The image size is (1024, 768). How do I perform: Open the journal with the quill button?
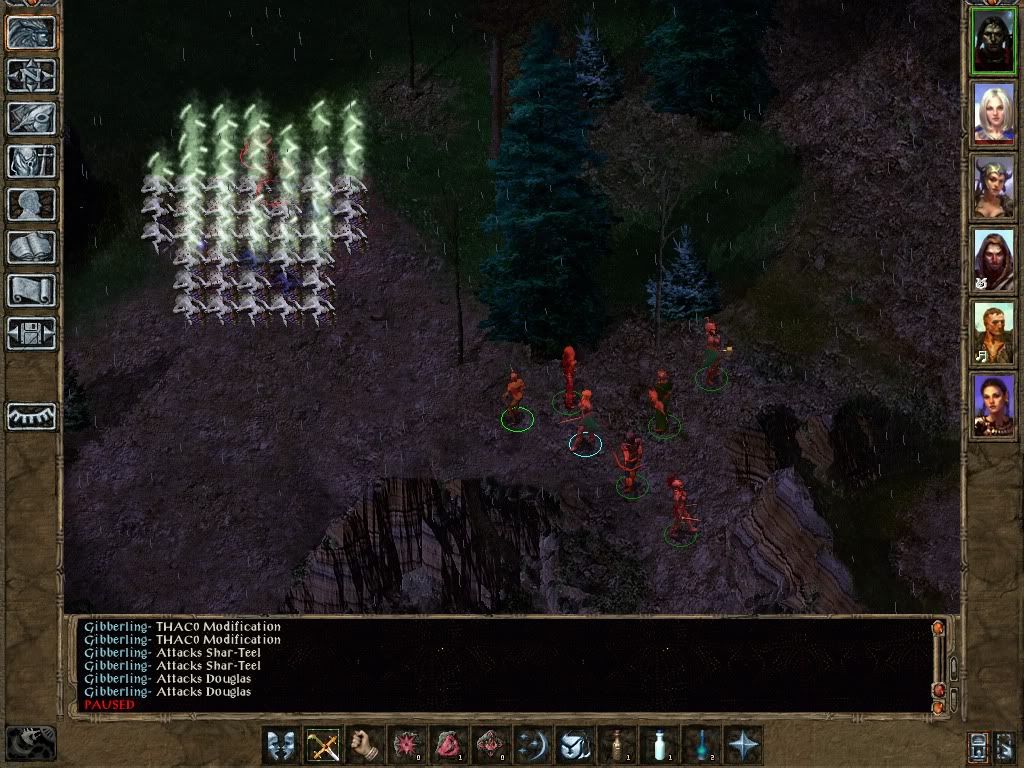[32, 118]
